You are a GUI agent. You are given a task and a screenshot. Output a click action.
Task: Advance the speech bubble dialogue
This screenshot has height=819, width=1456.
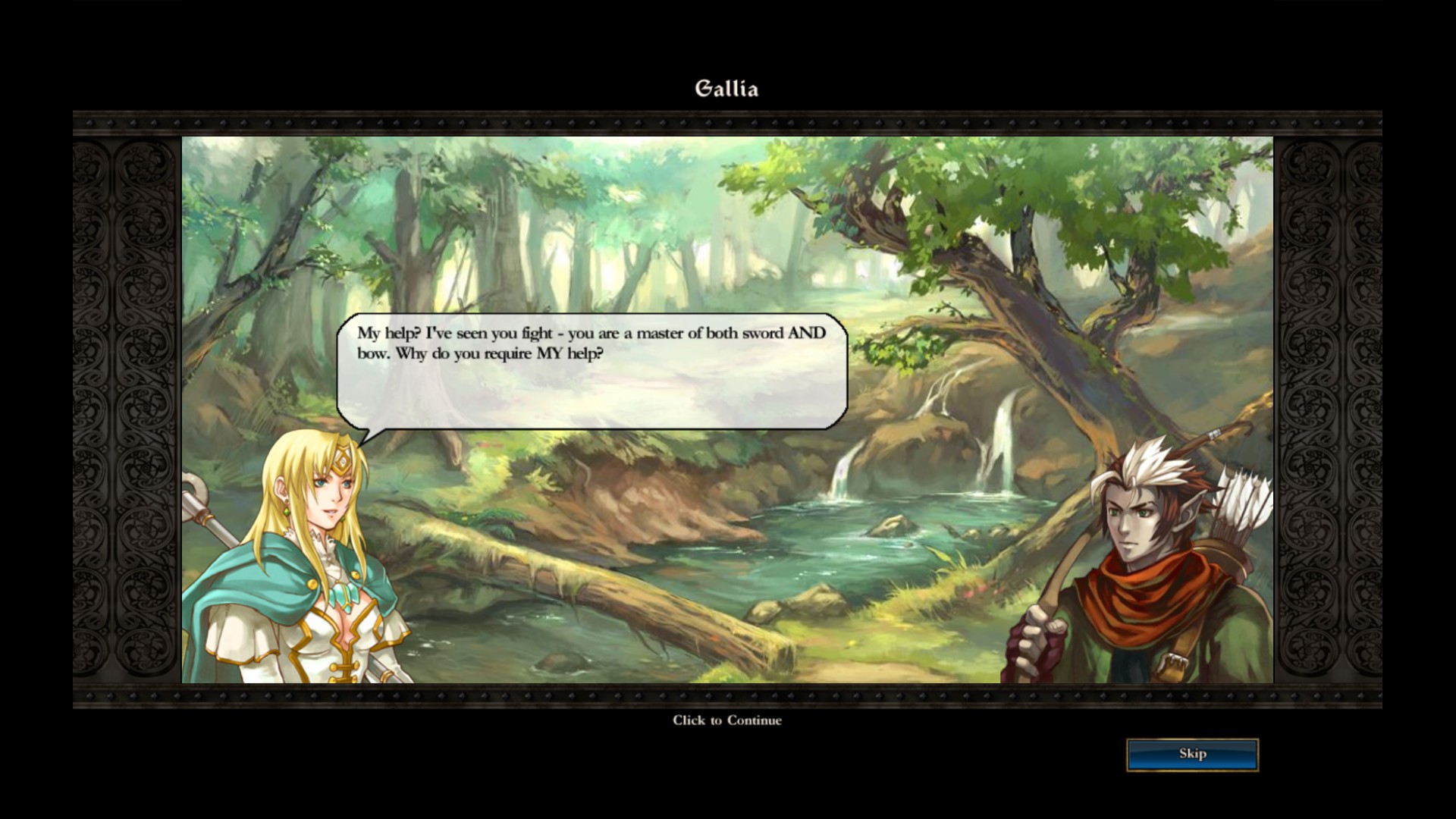[x=591, y=372]
